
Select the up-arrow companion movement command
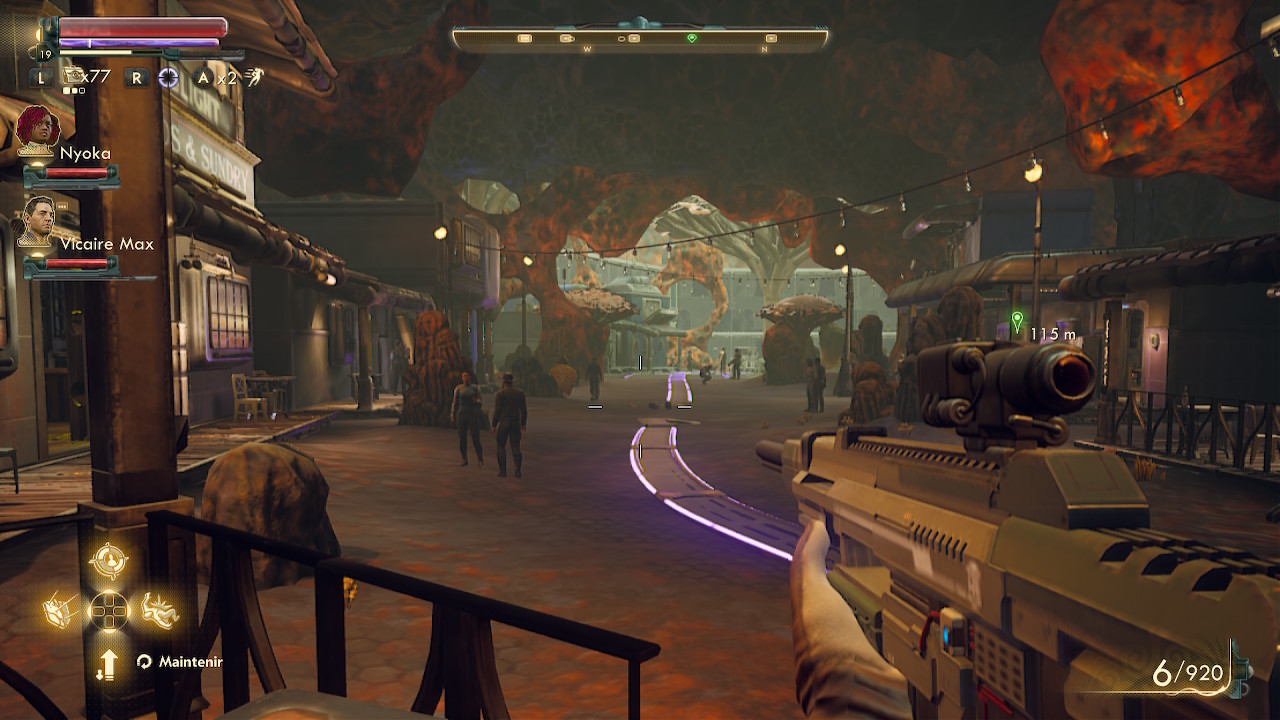click(x=108, y=663)
